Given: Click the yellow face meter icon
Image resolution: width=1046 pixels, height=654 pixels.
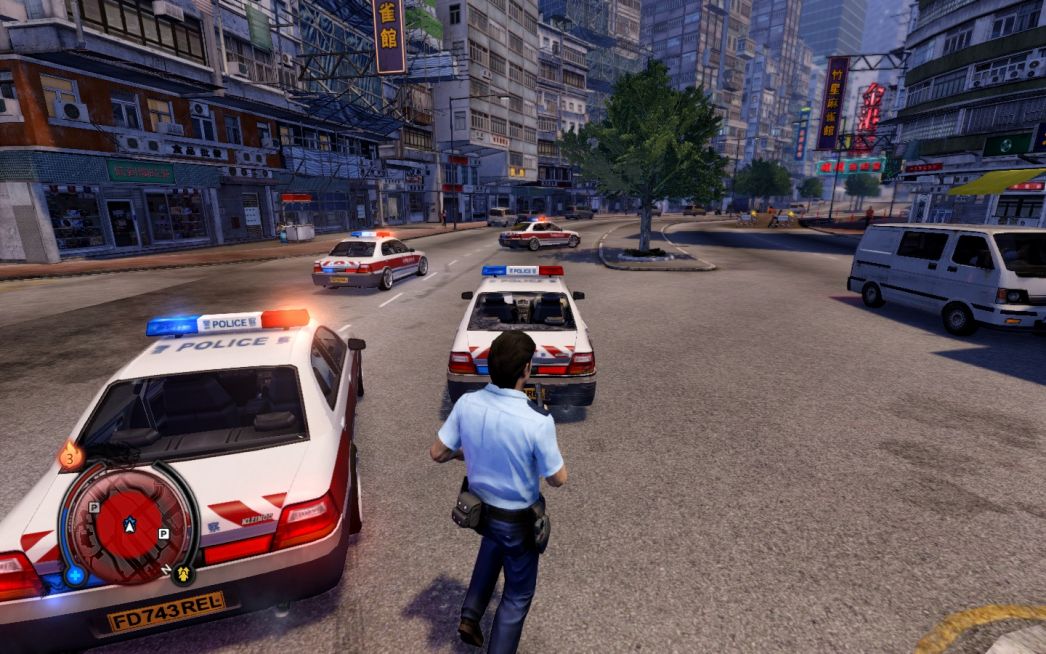Looking at the screenshot, I should [x=182, y=574].
